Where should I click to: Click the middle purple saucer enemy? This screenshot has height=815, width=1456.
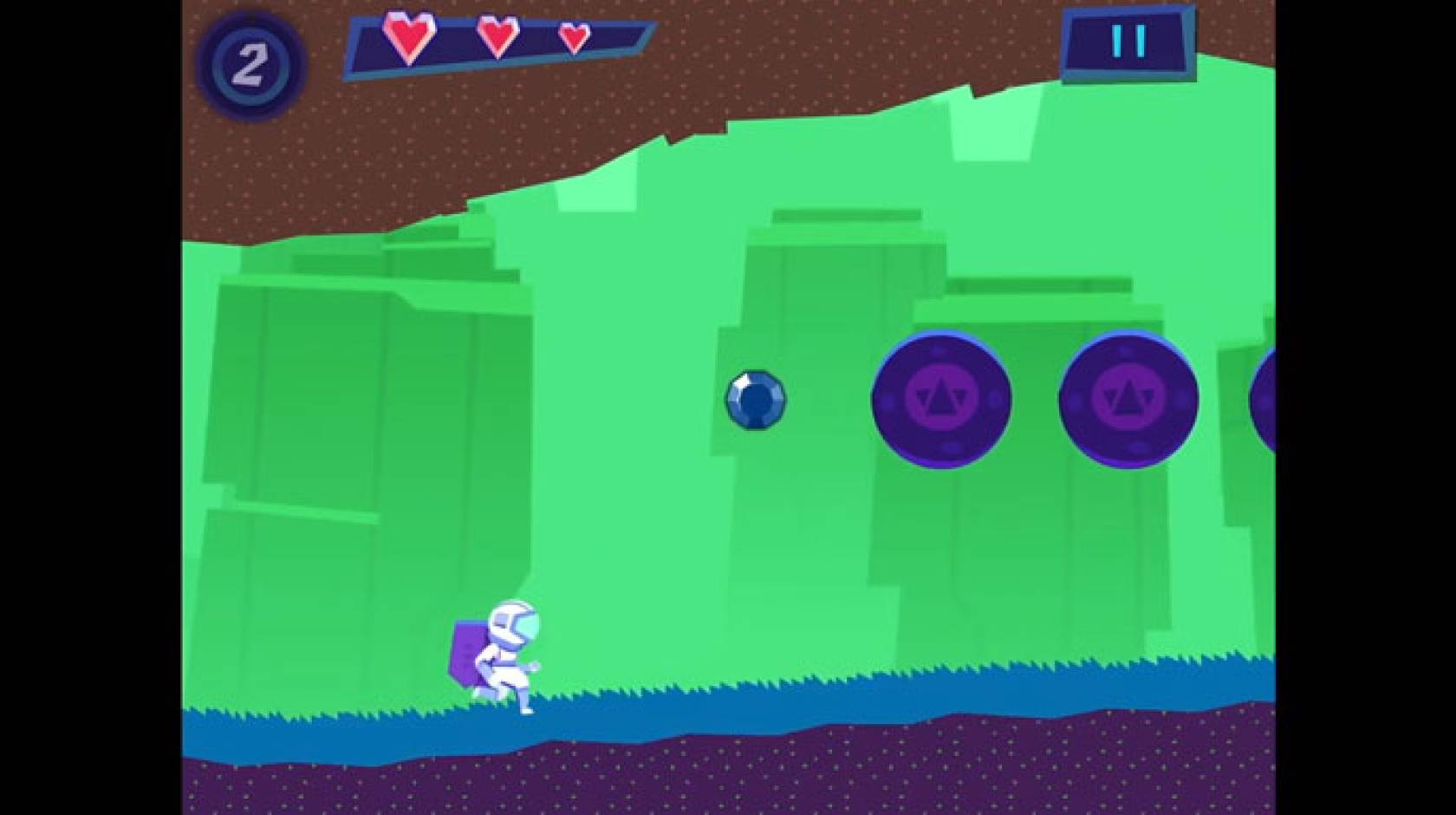(x=1128, y=399)
